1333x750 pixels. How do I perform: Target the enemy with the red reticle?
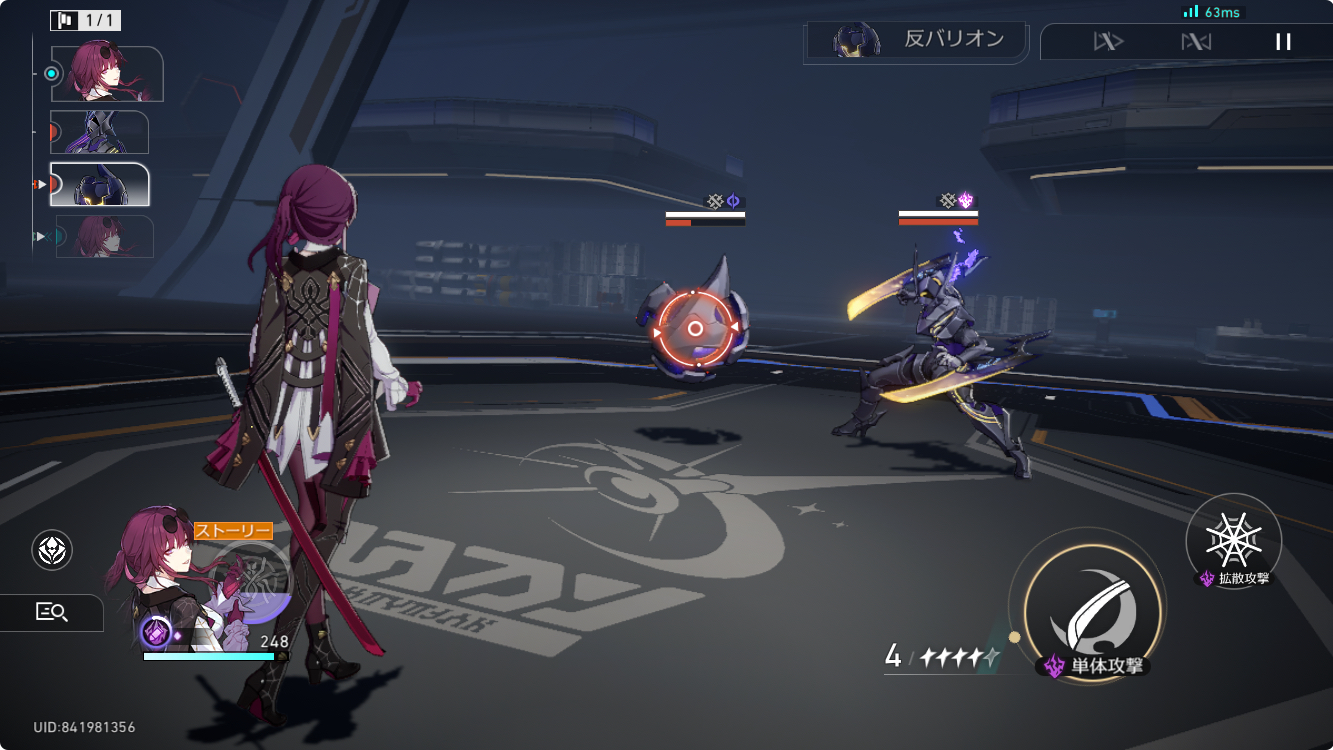(695, 328)
